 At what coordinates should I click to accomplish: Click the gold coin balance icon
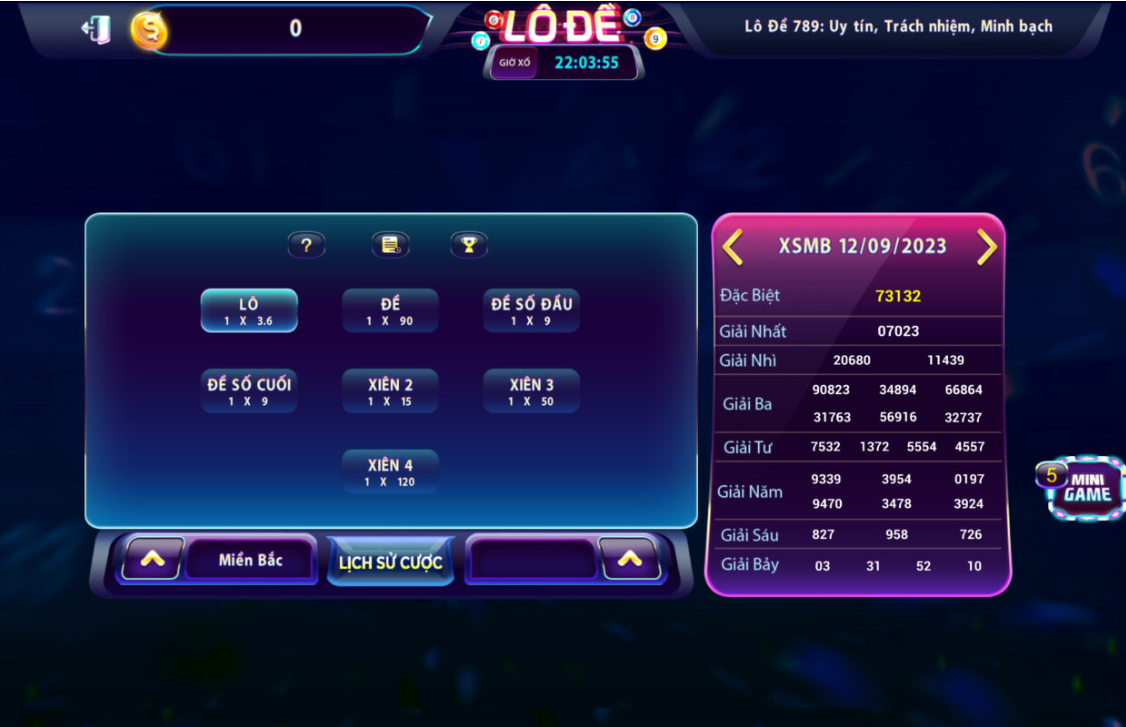point(149,31)
